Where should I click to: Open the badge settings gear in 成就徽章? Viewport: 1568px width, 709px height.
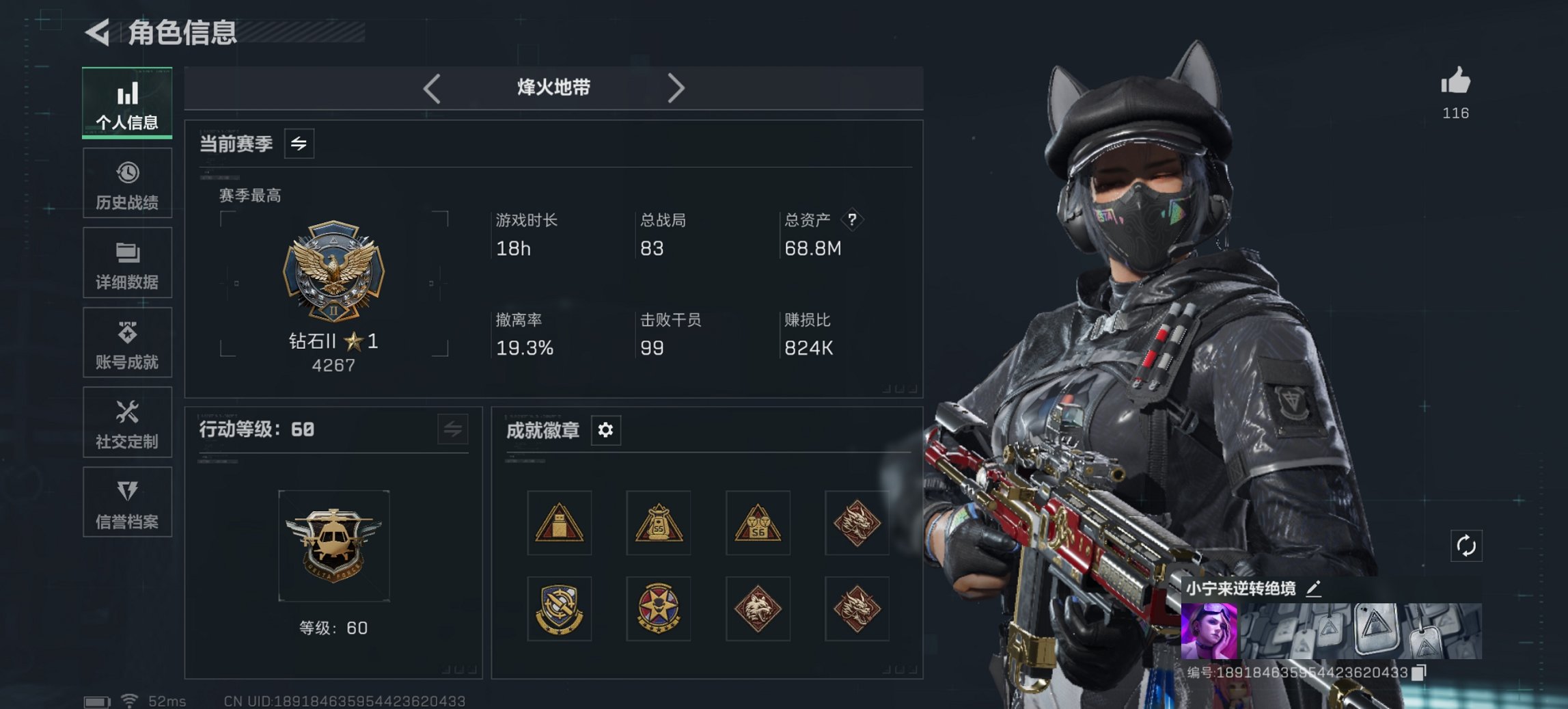click(604, 430)
